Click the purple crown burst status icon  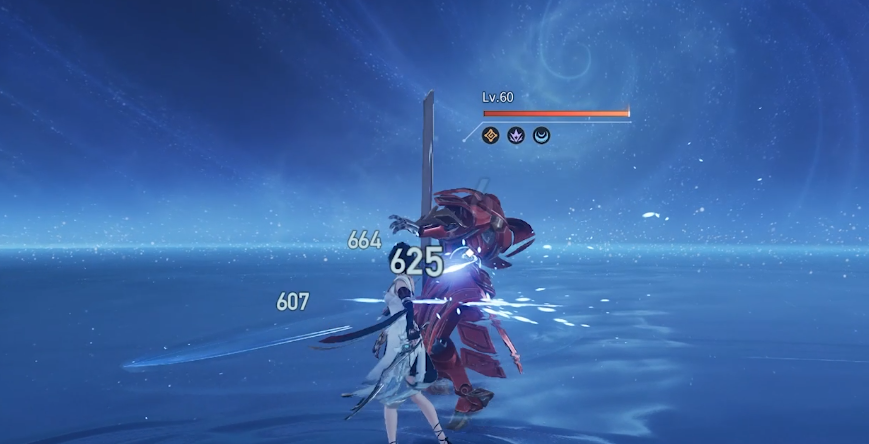pyautogui.click(x=516, y=135)
